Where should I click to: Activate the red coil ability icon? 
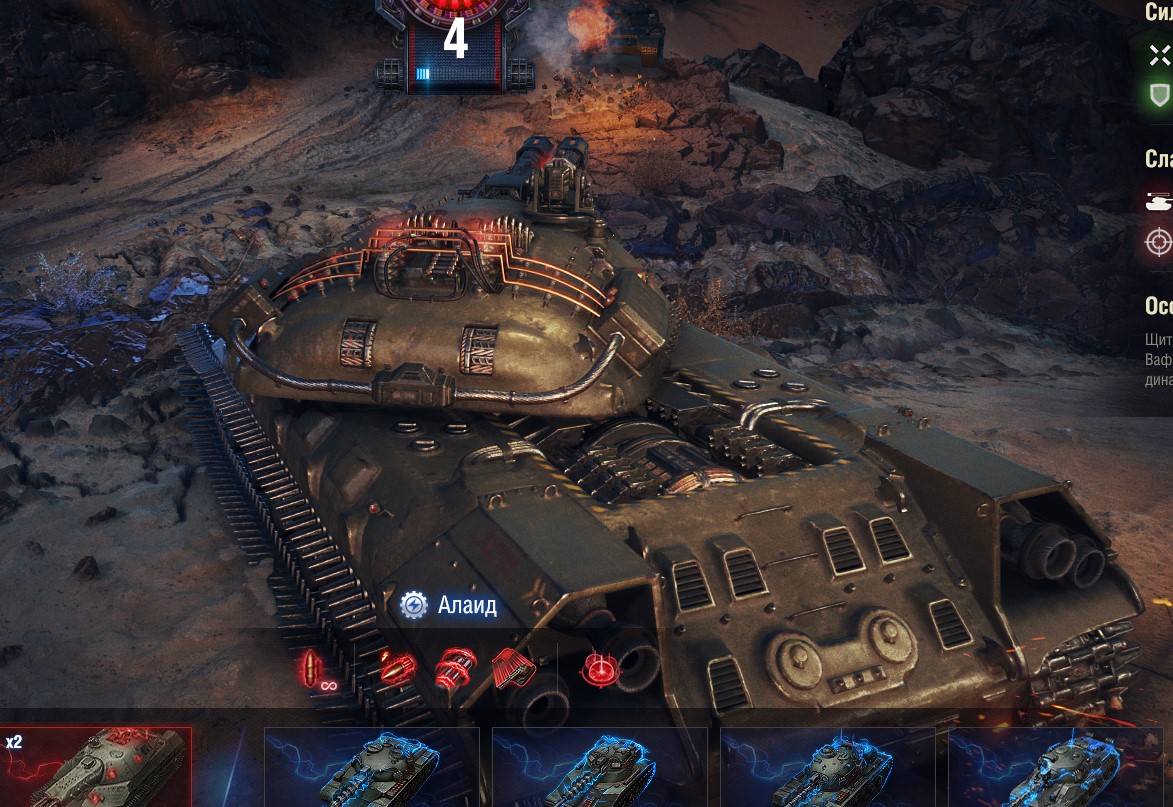click(455, 667)
